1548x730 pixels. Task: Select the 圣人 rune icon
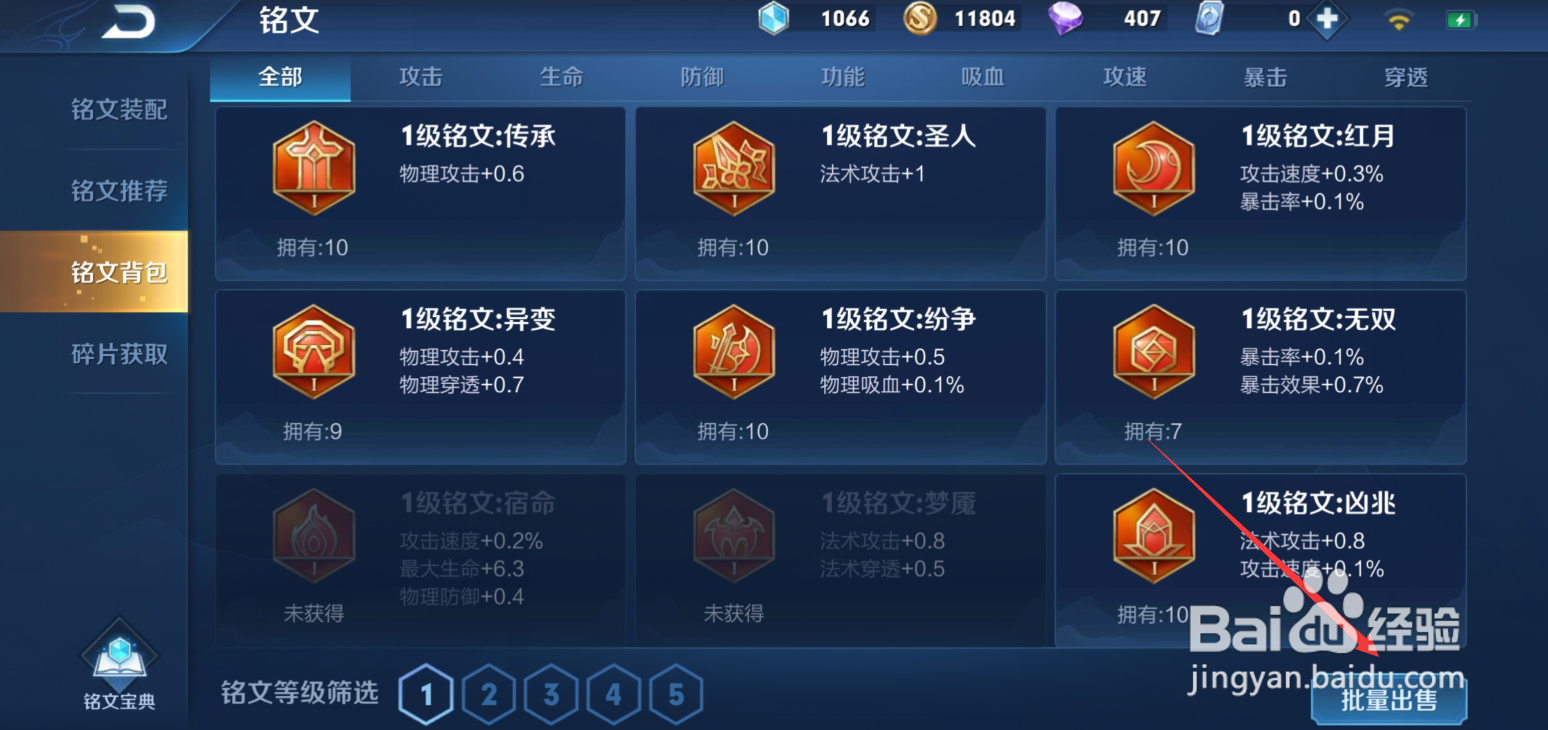point(733,167)
